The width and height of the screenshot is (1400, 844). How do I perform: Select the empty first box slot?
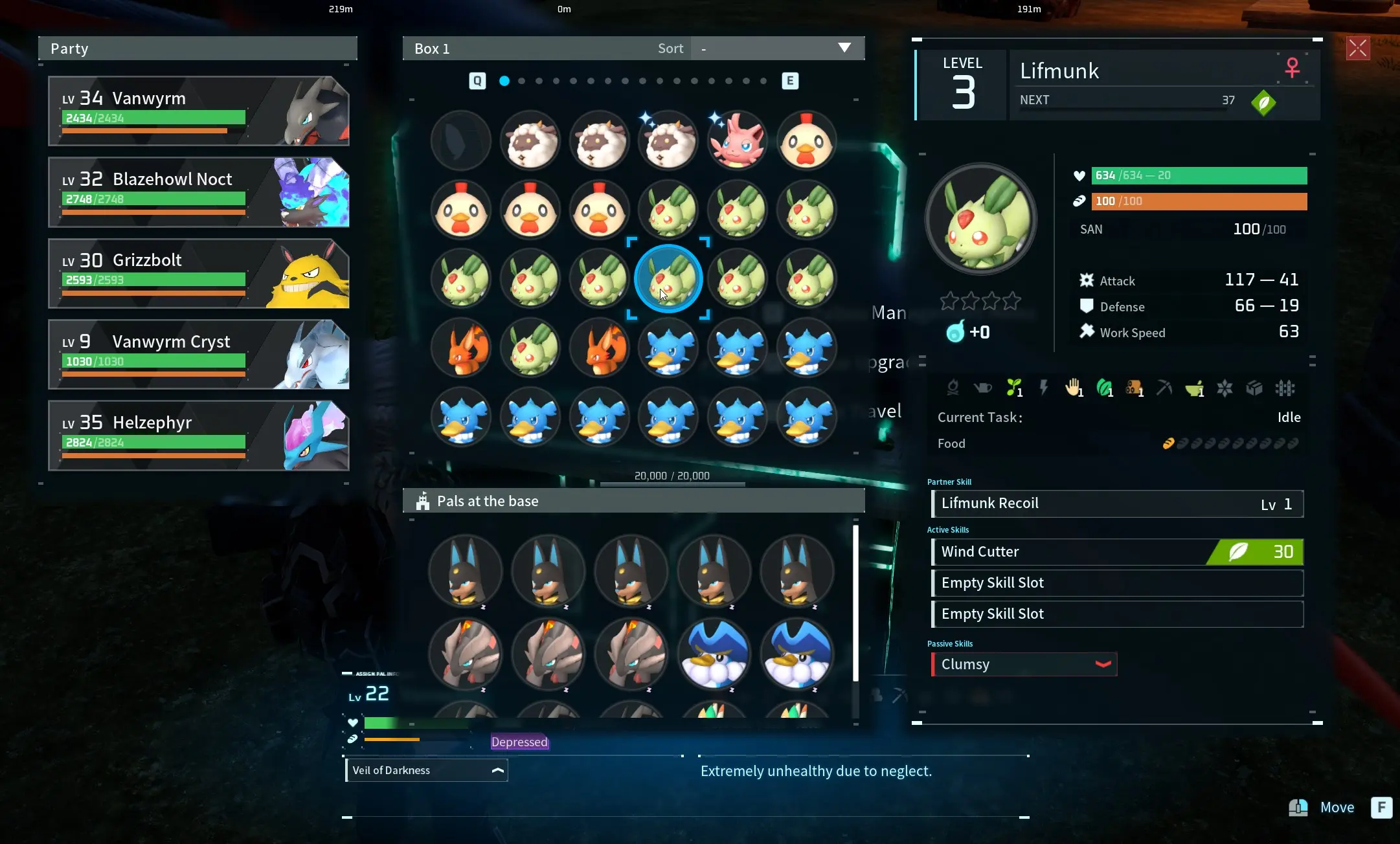click(x=461, y=140)
